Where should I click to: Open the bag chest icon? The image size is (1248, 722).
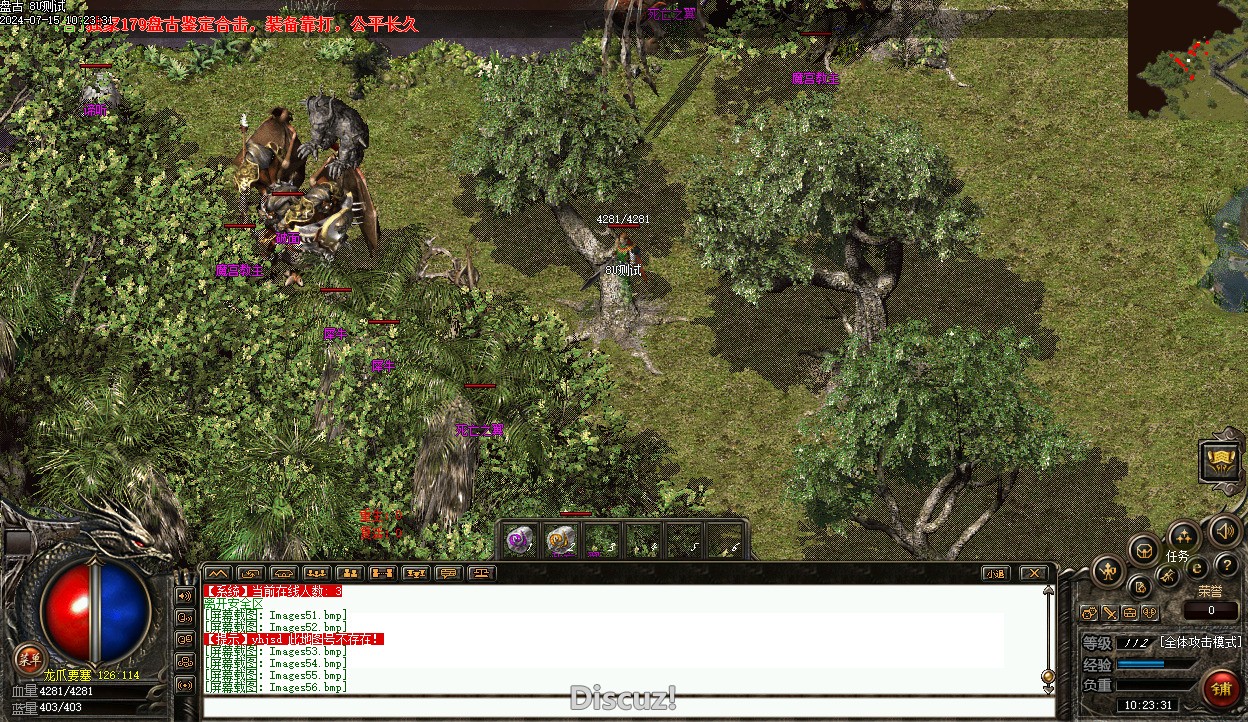click(1144, 551)
